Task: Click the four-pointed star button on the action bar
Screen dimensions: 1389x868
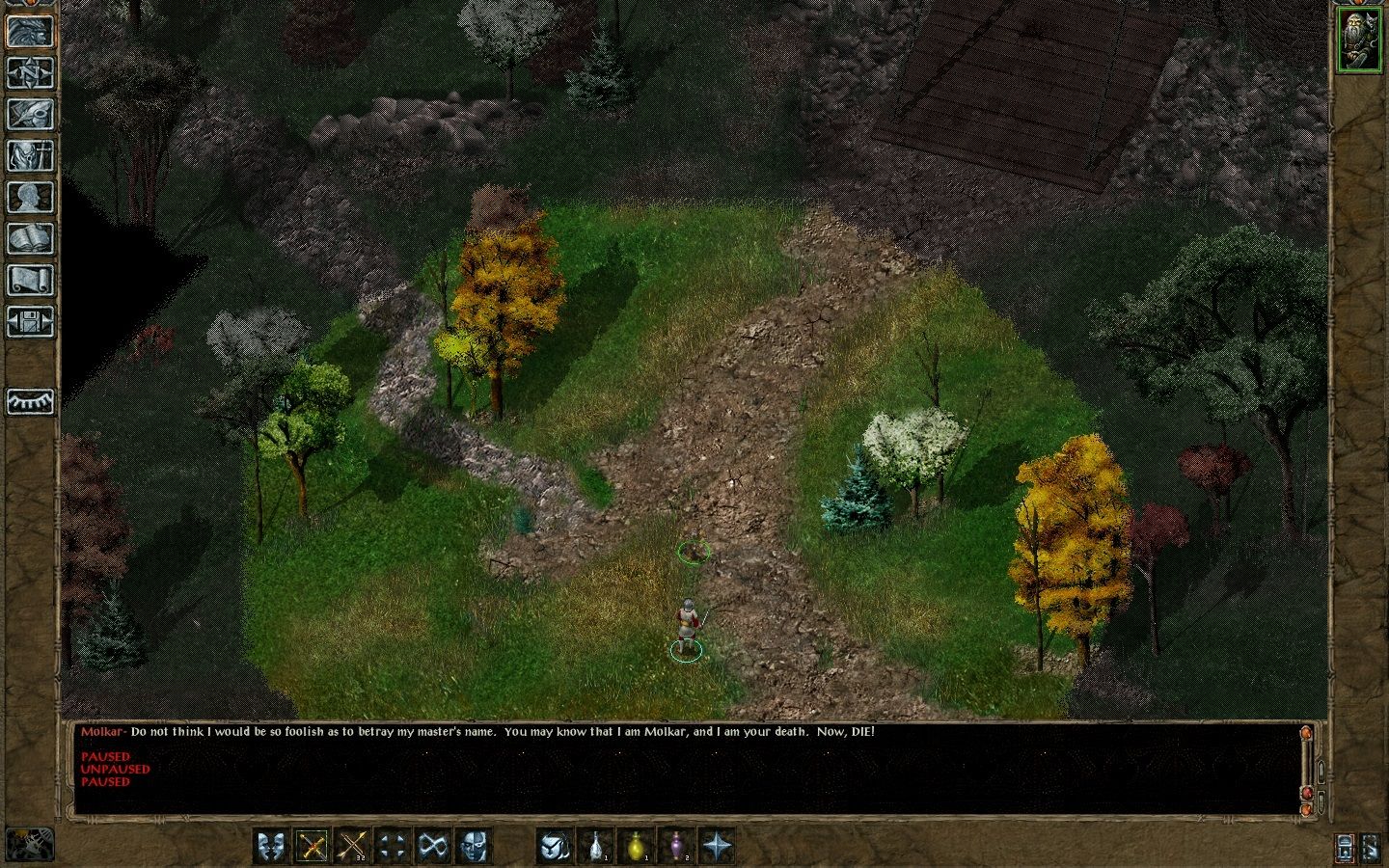Action: (718, 847)
